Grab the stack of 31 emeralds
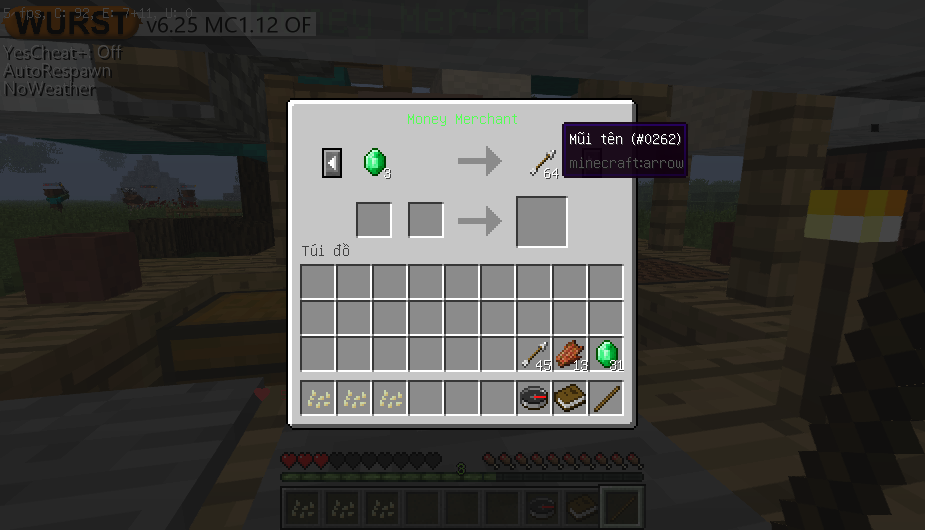This screenshot has height=530, width=925. [606, 354]
